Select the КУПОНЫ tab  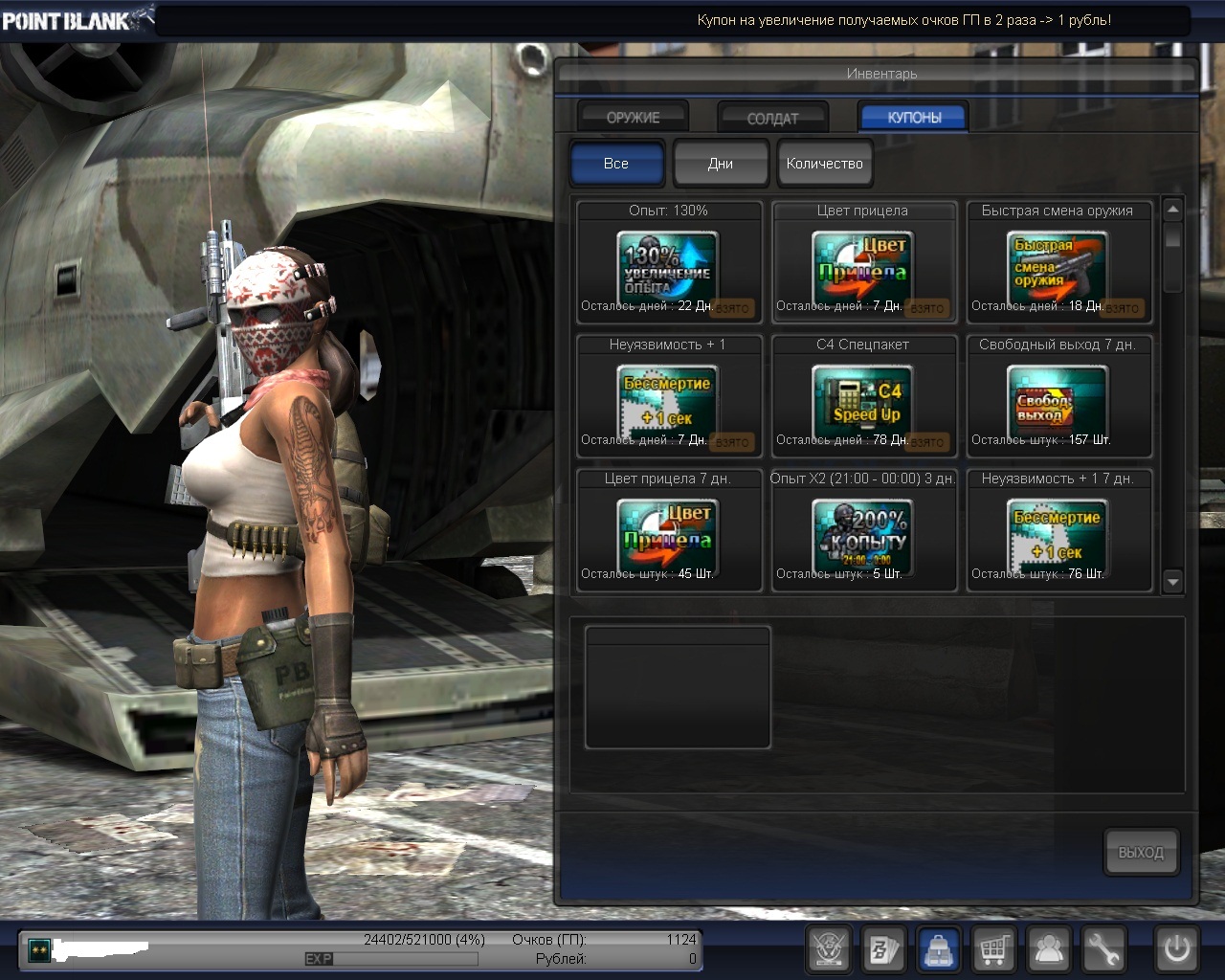[914, 117]
